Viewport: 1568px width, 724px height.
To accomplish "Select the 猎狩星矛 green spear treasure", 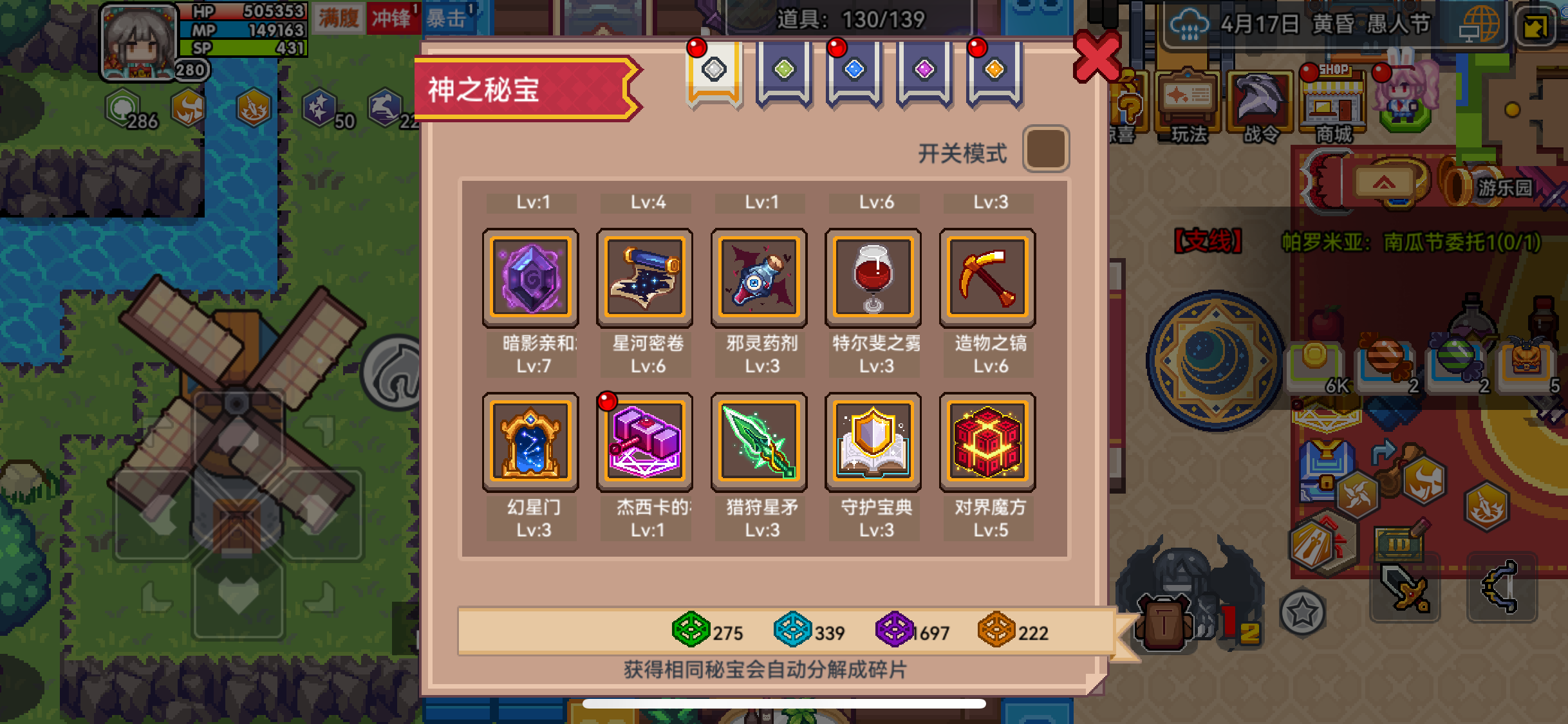I will tap(758, 441).
